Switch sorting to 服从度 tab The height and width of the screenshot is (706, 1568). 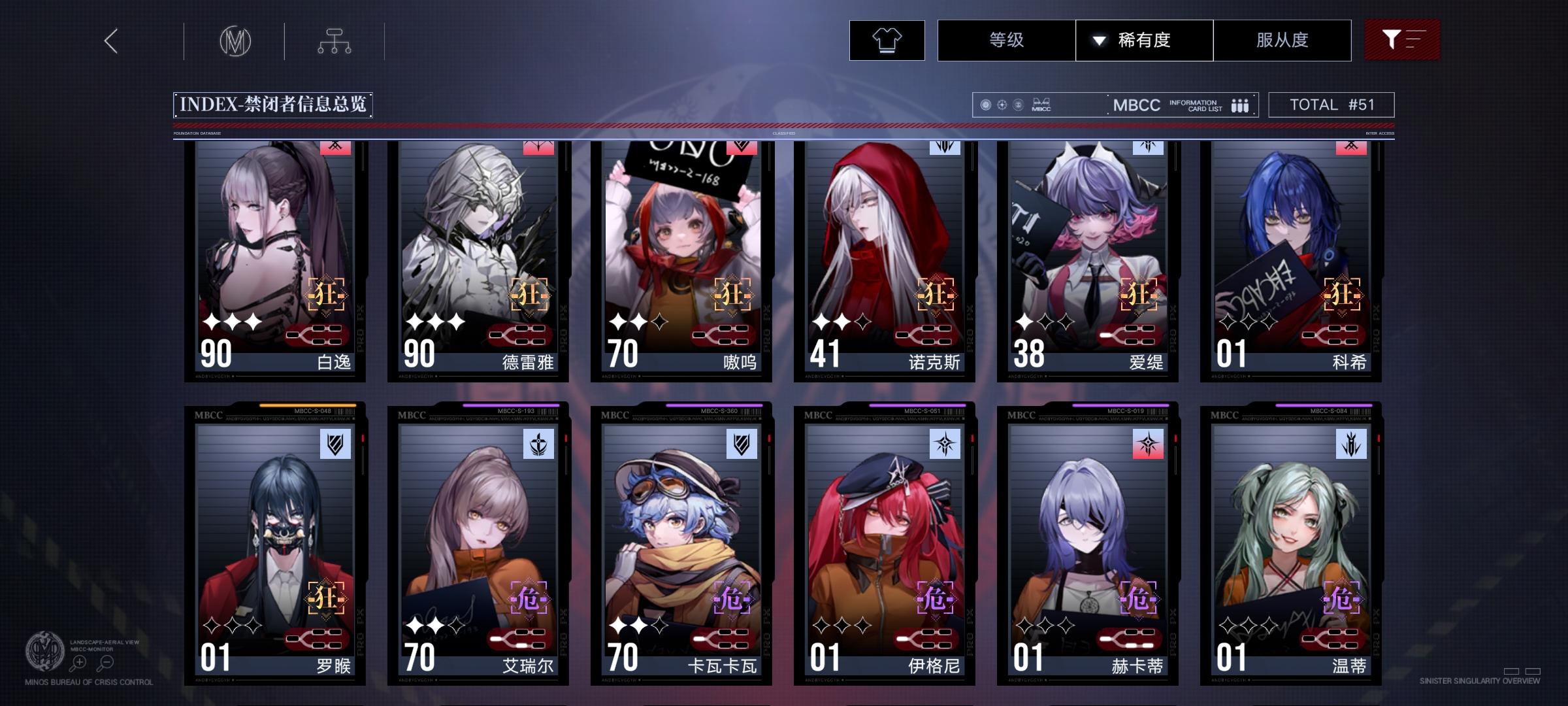[x=1282, y=40]
